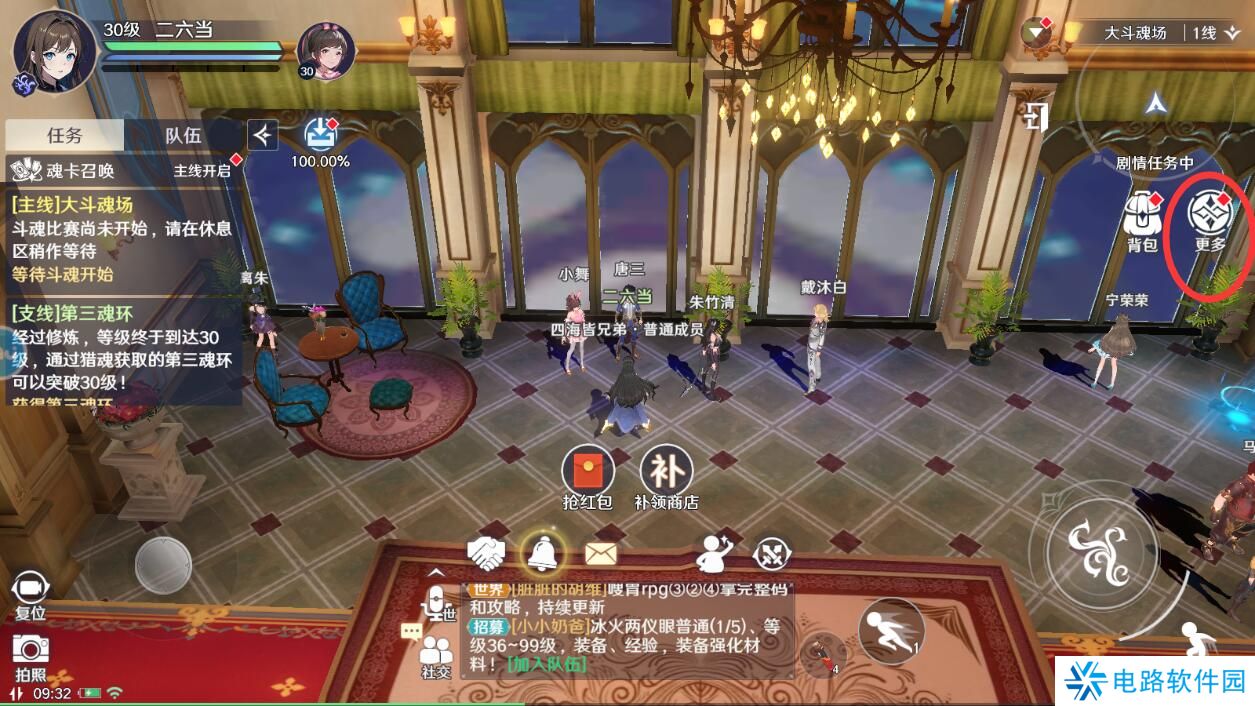Select the level 30 companion portrait
1255x706 pixels.
[x=326, y=50]
